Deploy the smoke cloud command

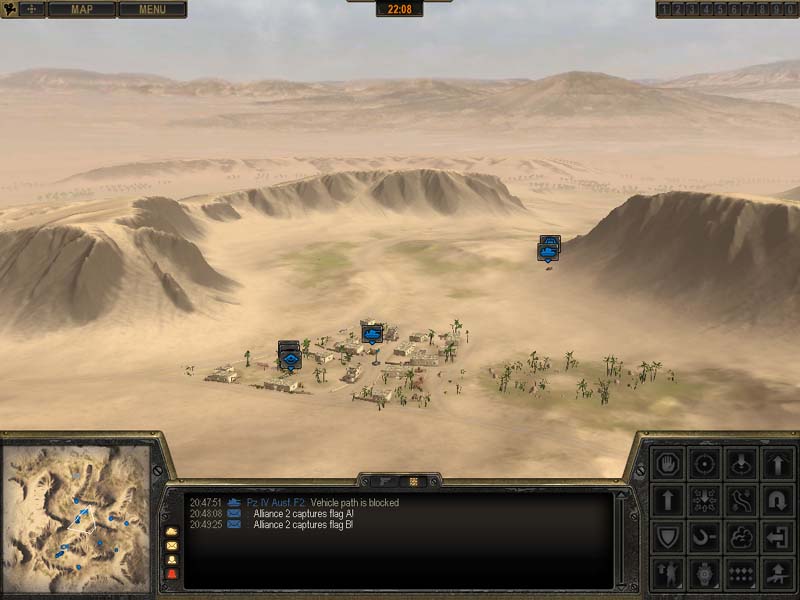click(741, 536)
